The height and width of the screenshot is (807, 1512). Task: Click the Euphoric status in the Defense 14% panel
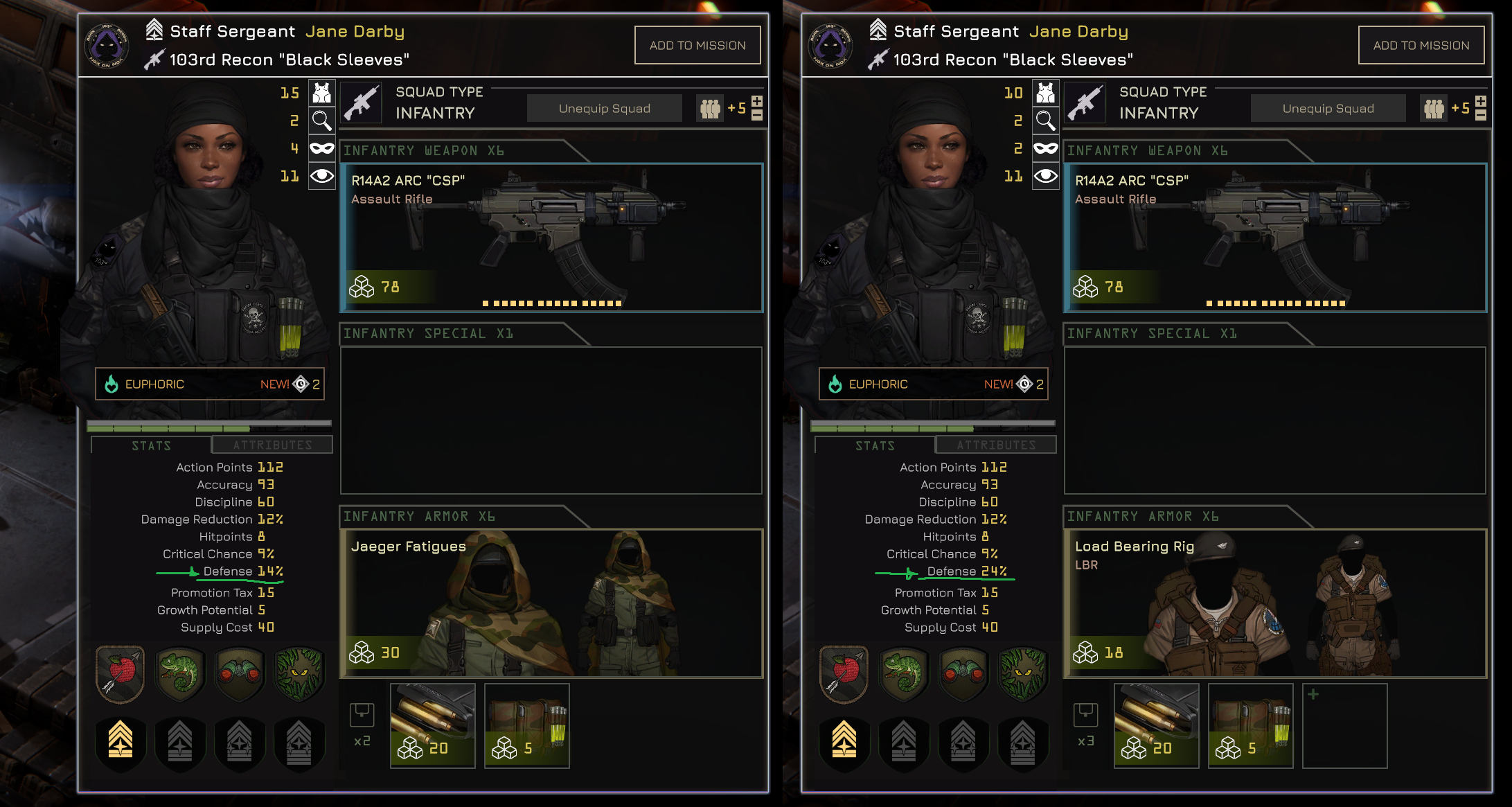[209, 384]
